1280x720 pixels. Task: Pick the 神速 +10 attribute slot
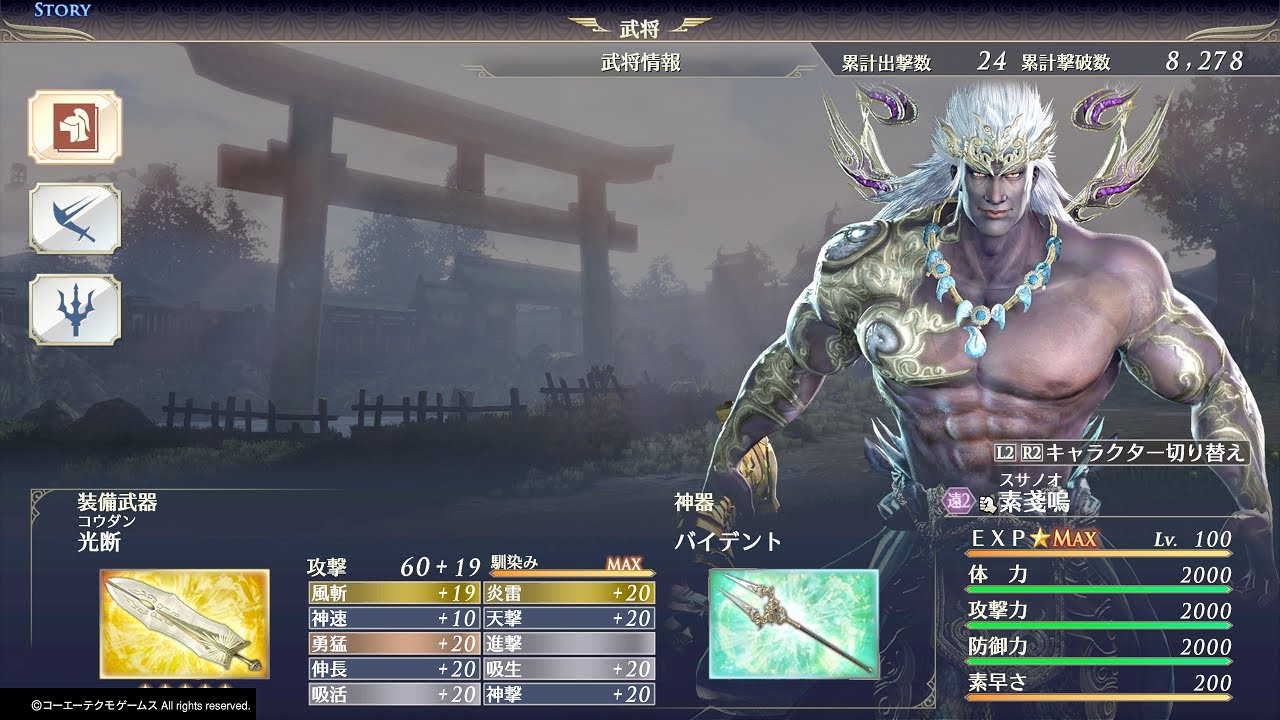pyautogui.click(x=394, y=619)
